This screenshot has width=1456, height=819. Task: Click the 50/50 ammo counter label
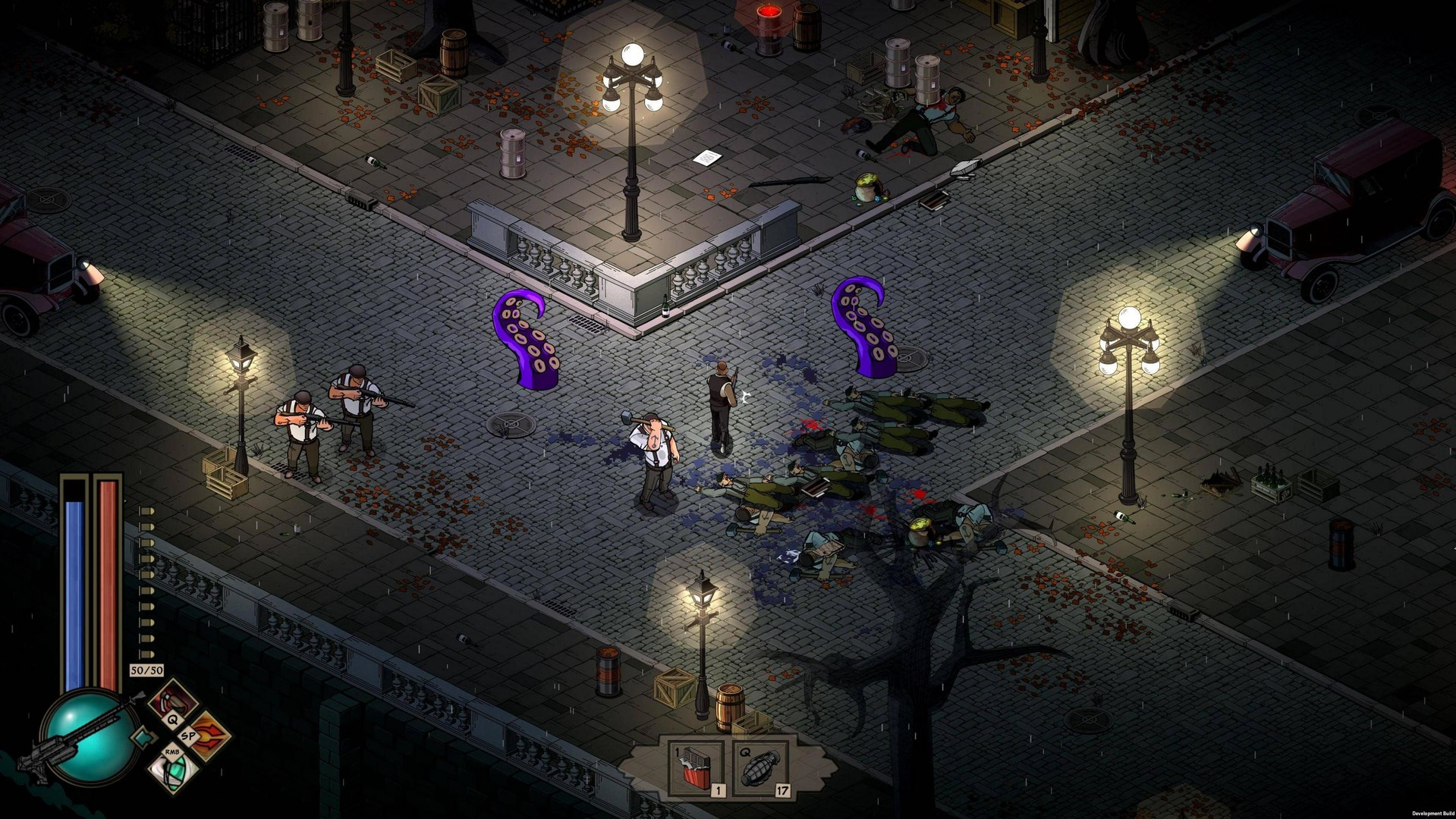(146, 670)
